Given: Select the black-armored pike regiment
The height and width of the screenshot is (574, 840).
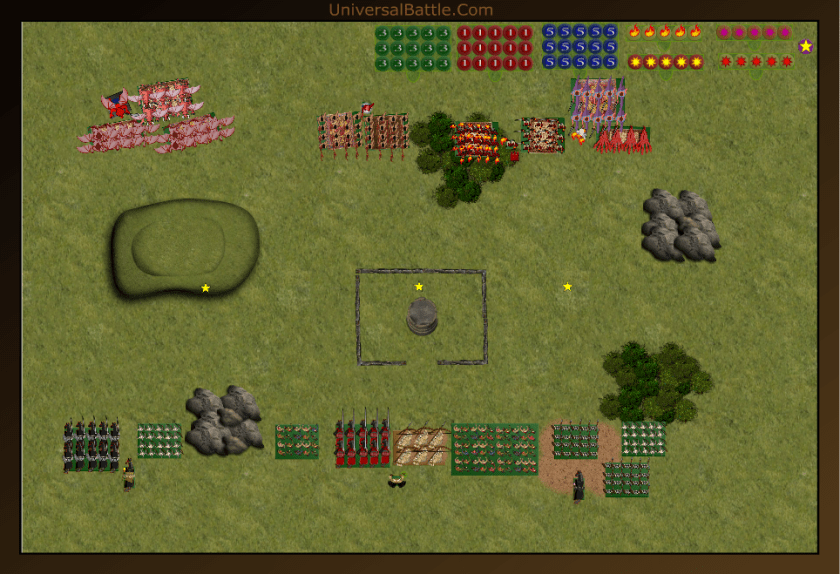Looking at the screenshot, I should tap(92, 445).
